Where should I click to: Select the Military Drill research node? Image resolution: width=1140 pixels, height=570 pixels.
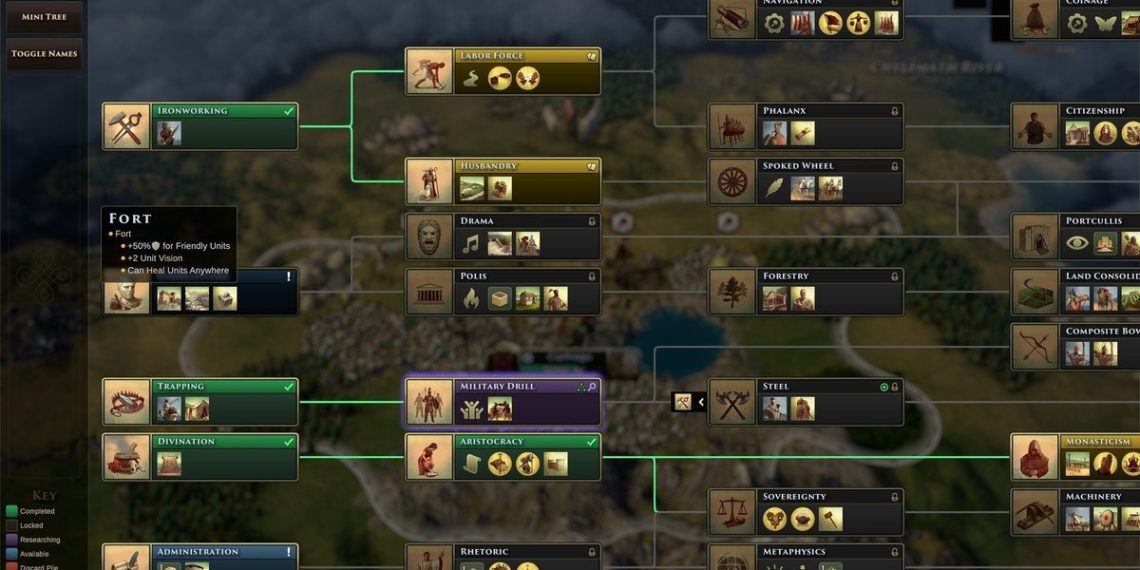tap(502, 402)
